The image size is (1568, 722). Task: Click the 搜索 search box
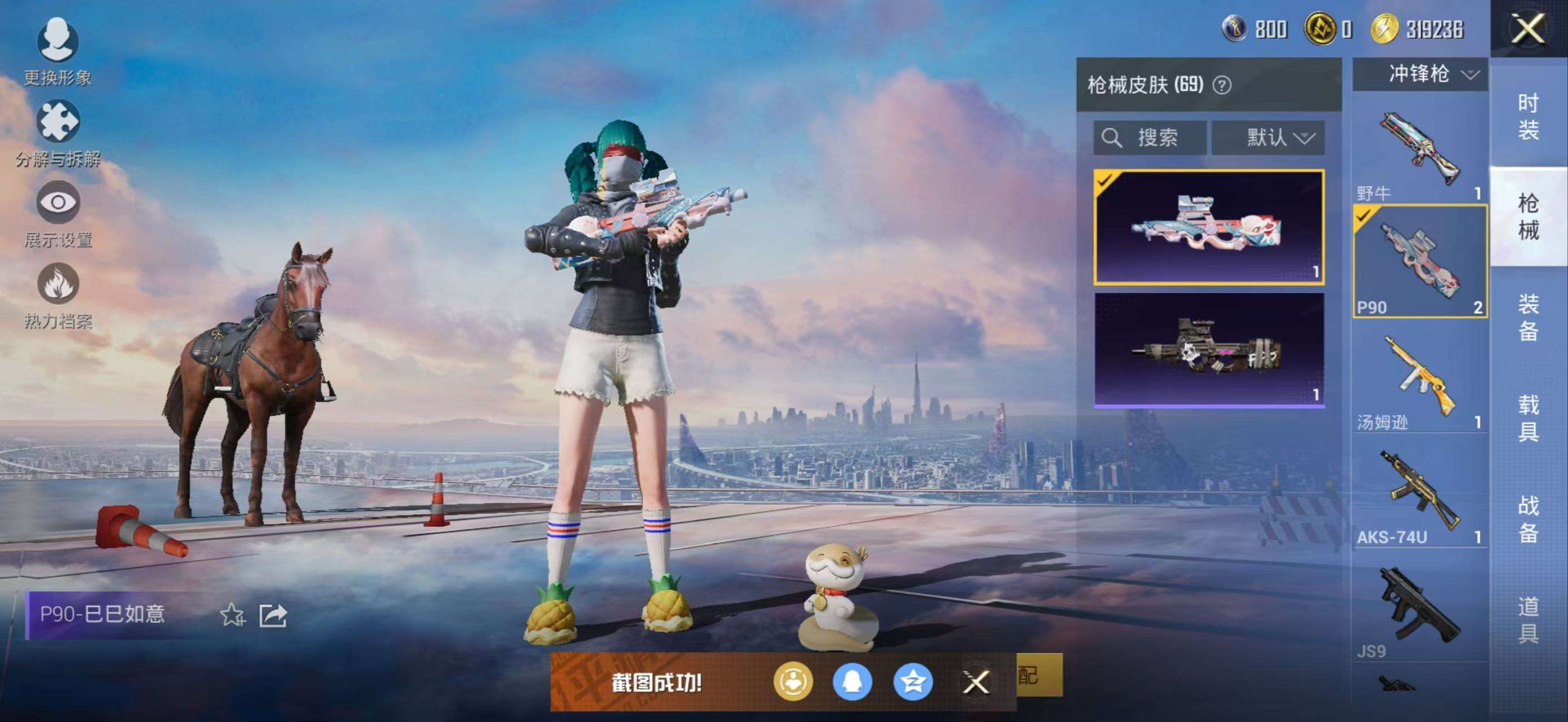(x=1149, y=138)
